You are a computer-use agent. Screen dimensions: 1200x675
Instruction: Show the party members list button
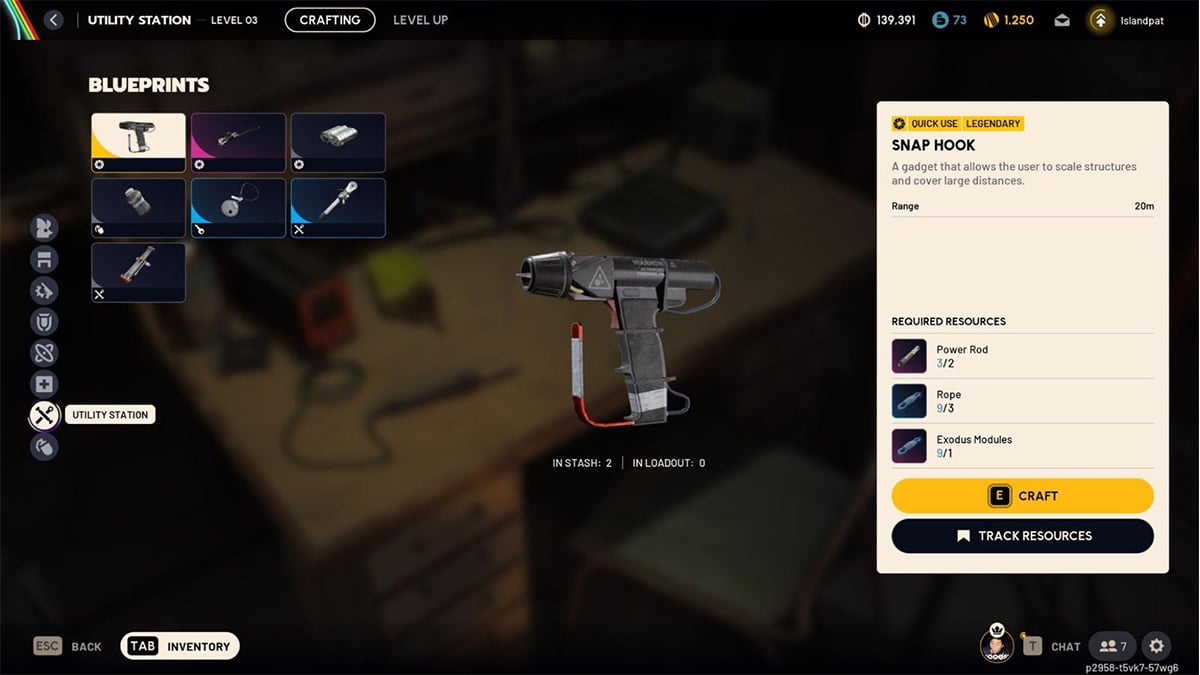pos(1113,646)
